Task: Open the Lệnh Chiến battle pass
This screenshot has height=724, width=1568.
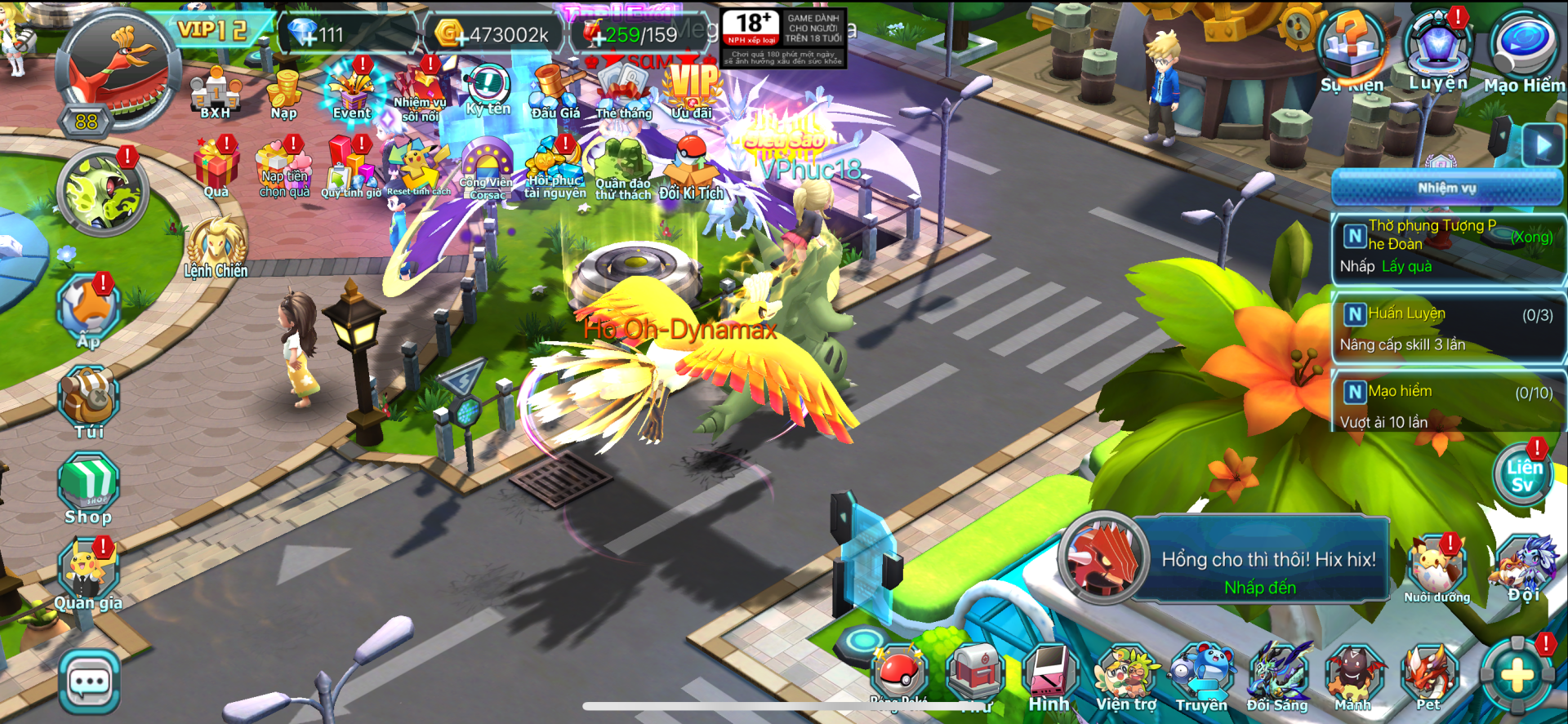Action: pos(216,247)
